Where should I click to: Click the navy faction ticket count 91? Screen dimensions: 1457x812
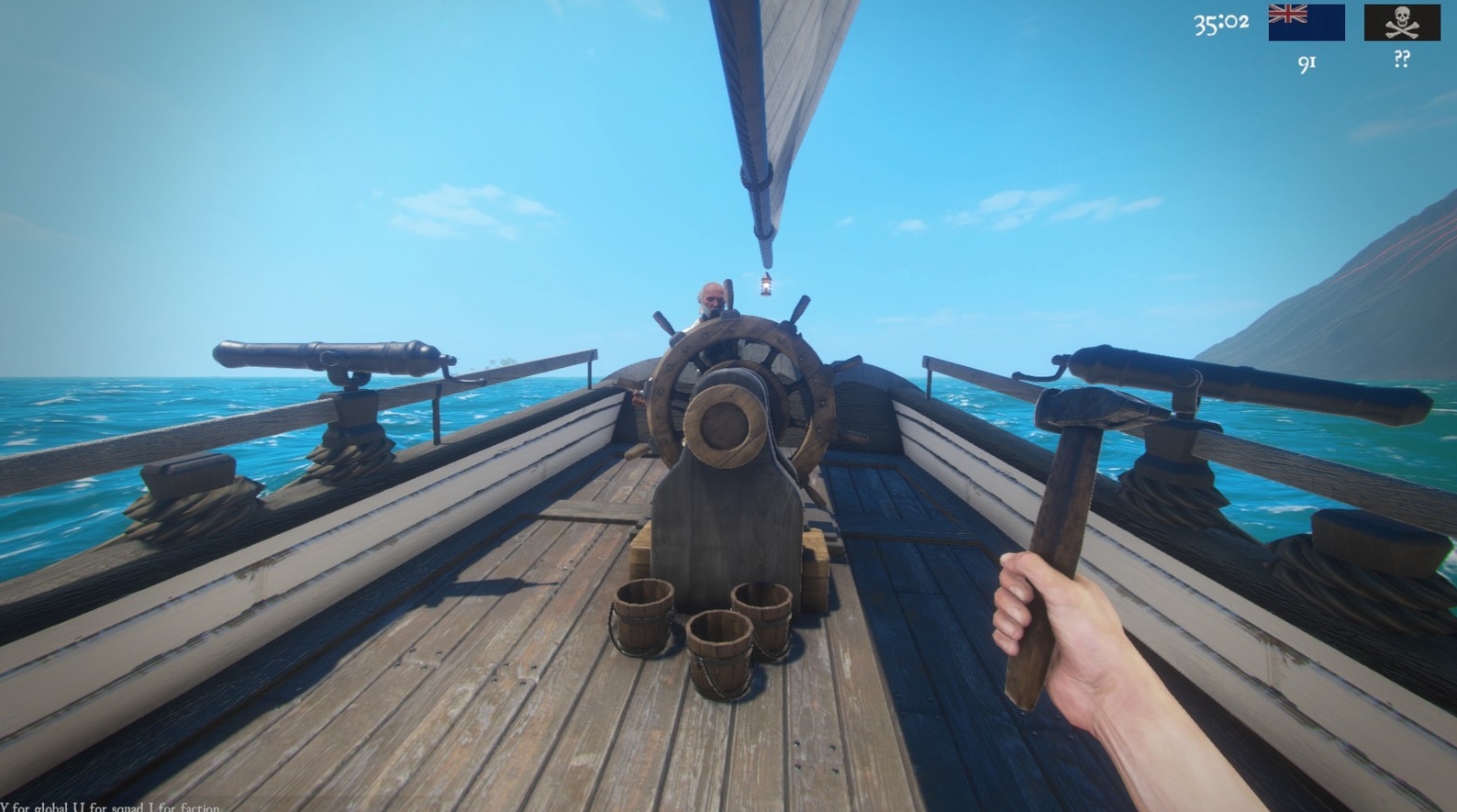[1307, 62]
